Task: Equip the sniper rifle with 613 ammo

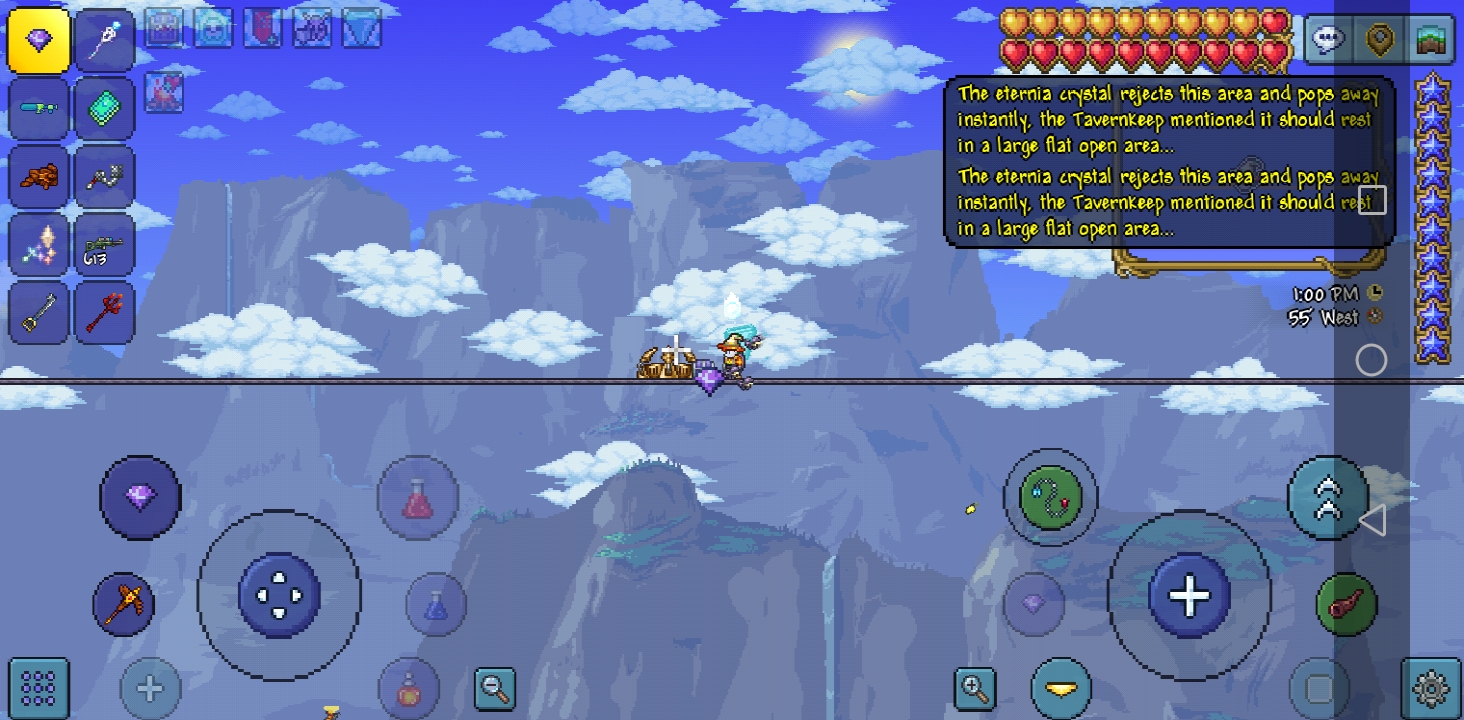Action: coord(105,245)
